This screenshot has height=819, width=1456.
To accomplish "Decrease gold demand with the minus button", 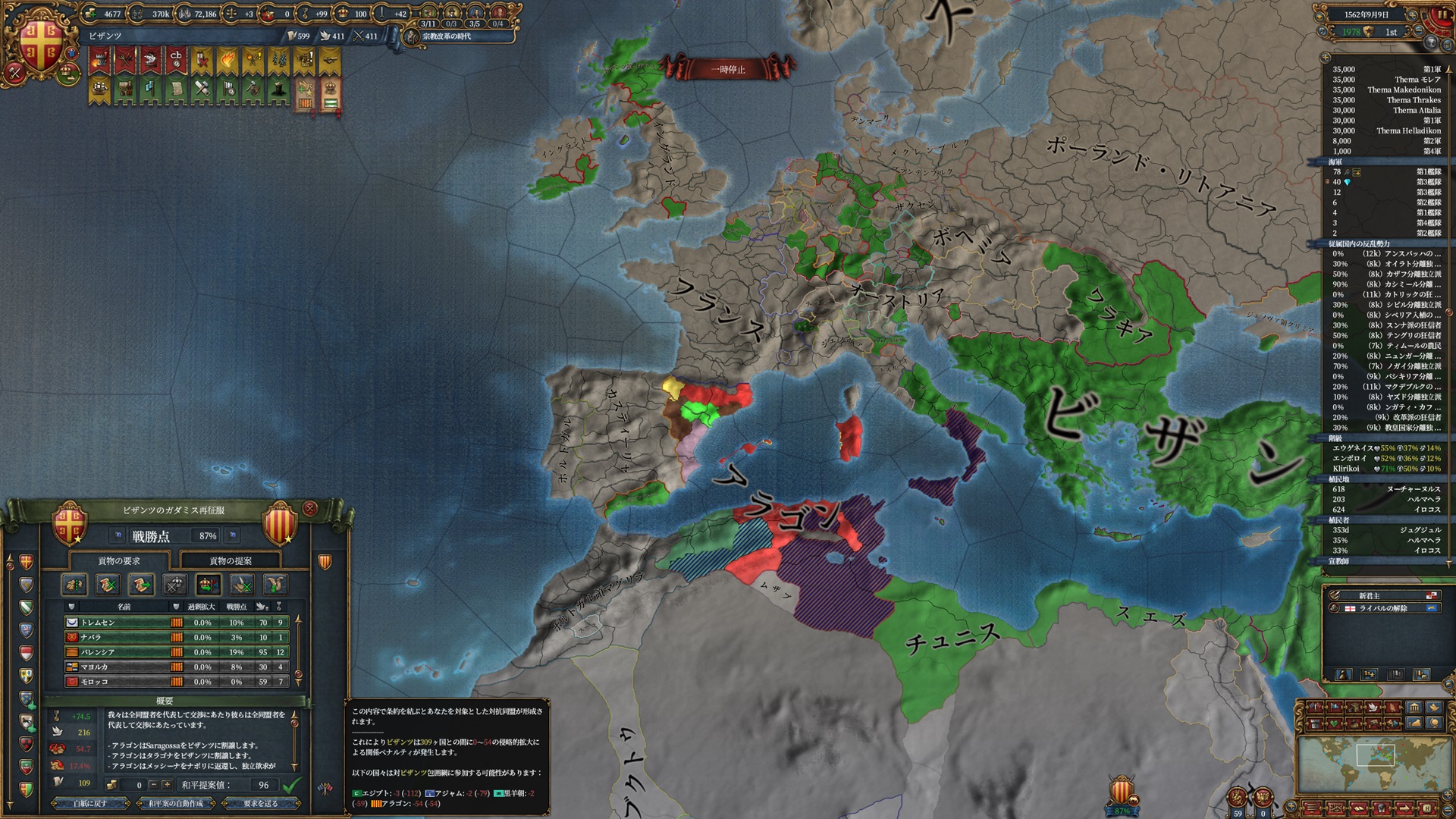I will [153, 785].
